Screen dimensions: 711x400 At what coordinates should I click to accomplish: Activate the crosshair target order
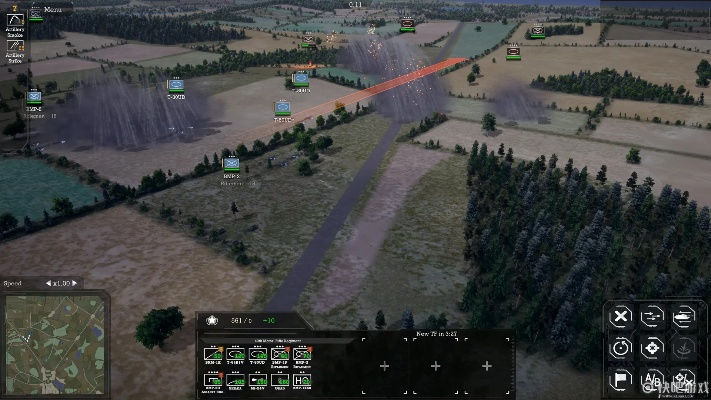653,349
